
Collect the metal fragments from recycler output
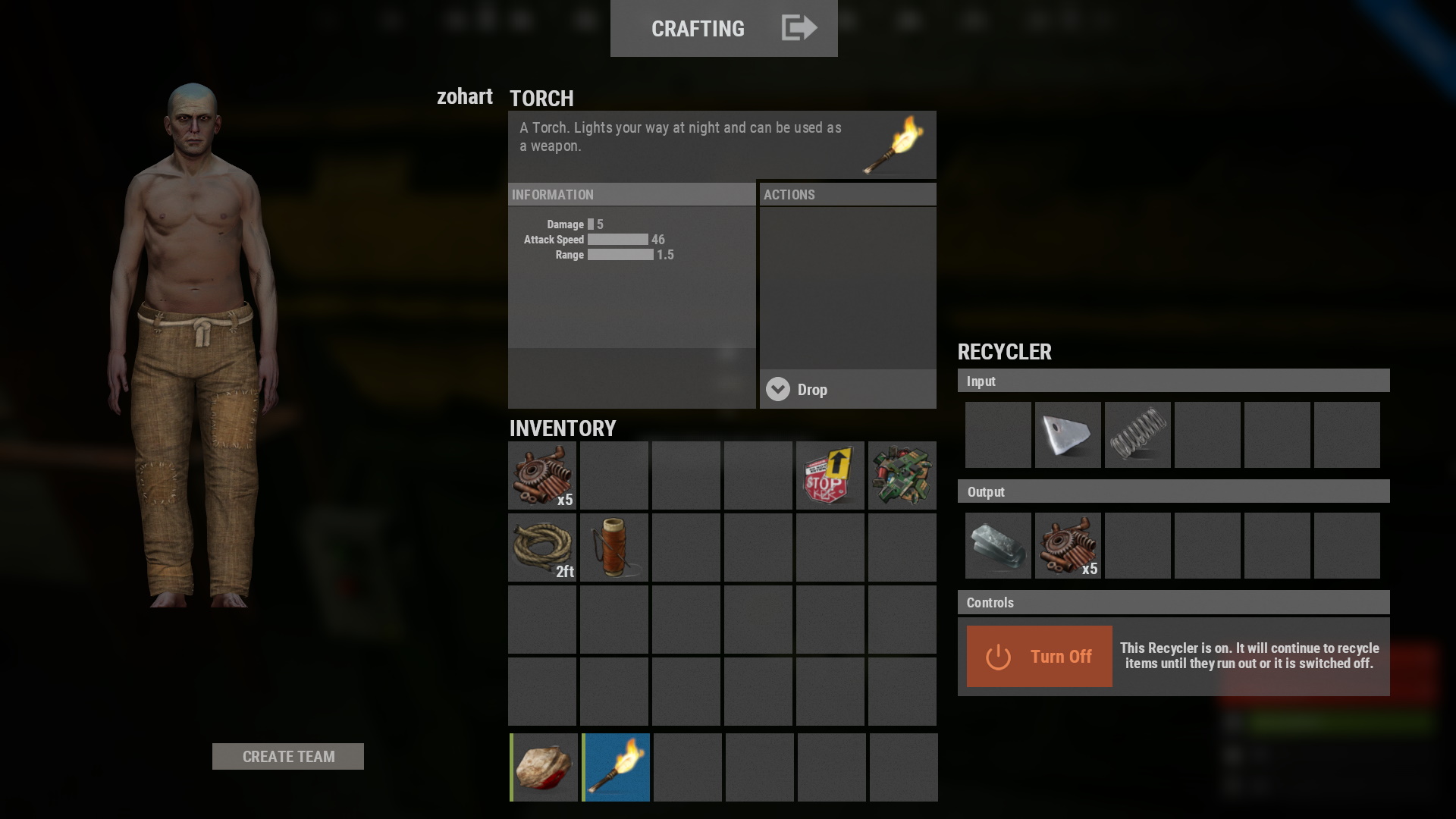997,545
